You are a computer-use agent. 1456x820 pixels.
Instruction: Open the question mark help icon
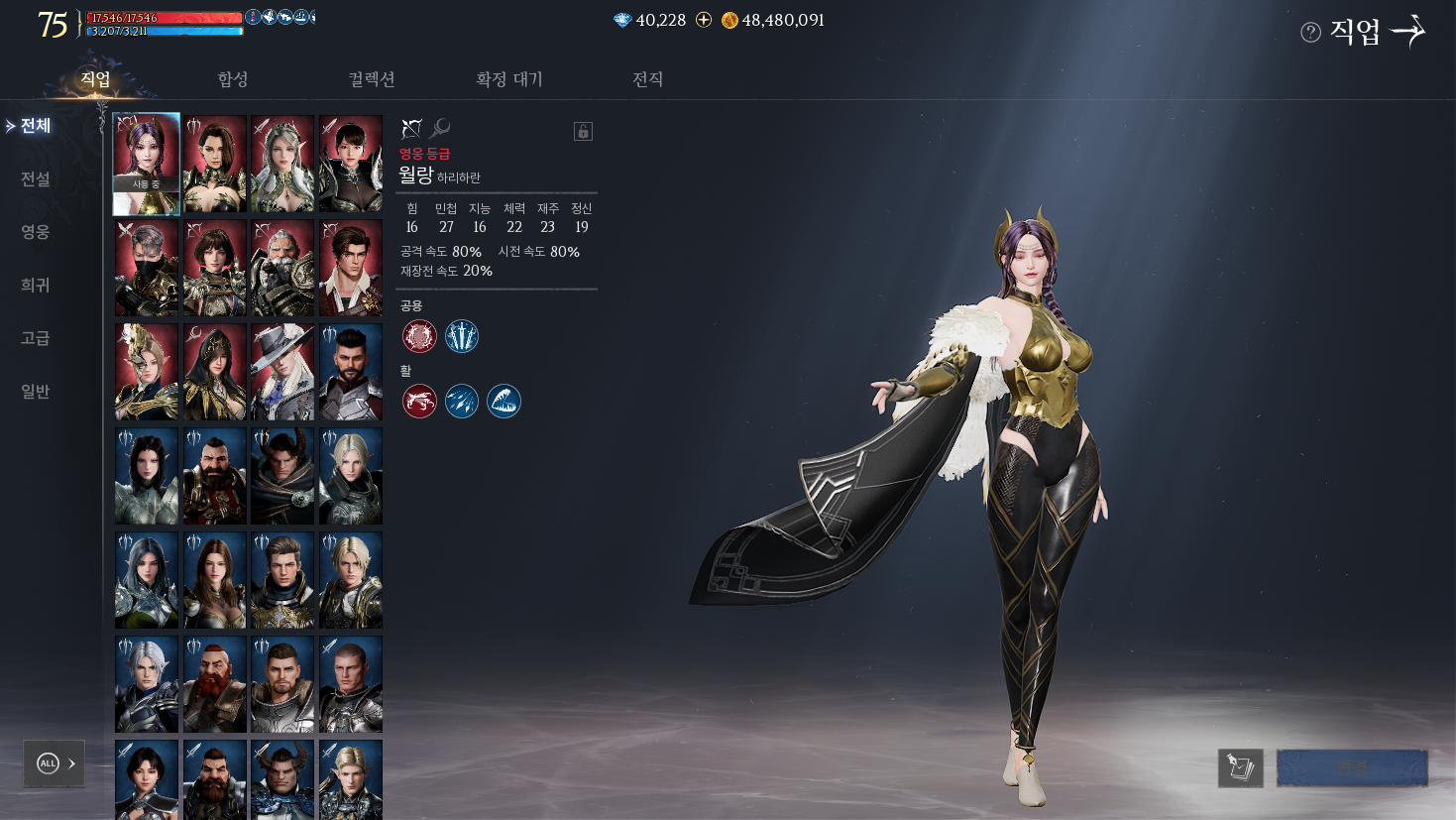tap(1310, 33)
